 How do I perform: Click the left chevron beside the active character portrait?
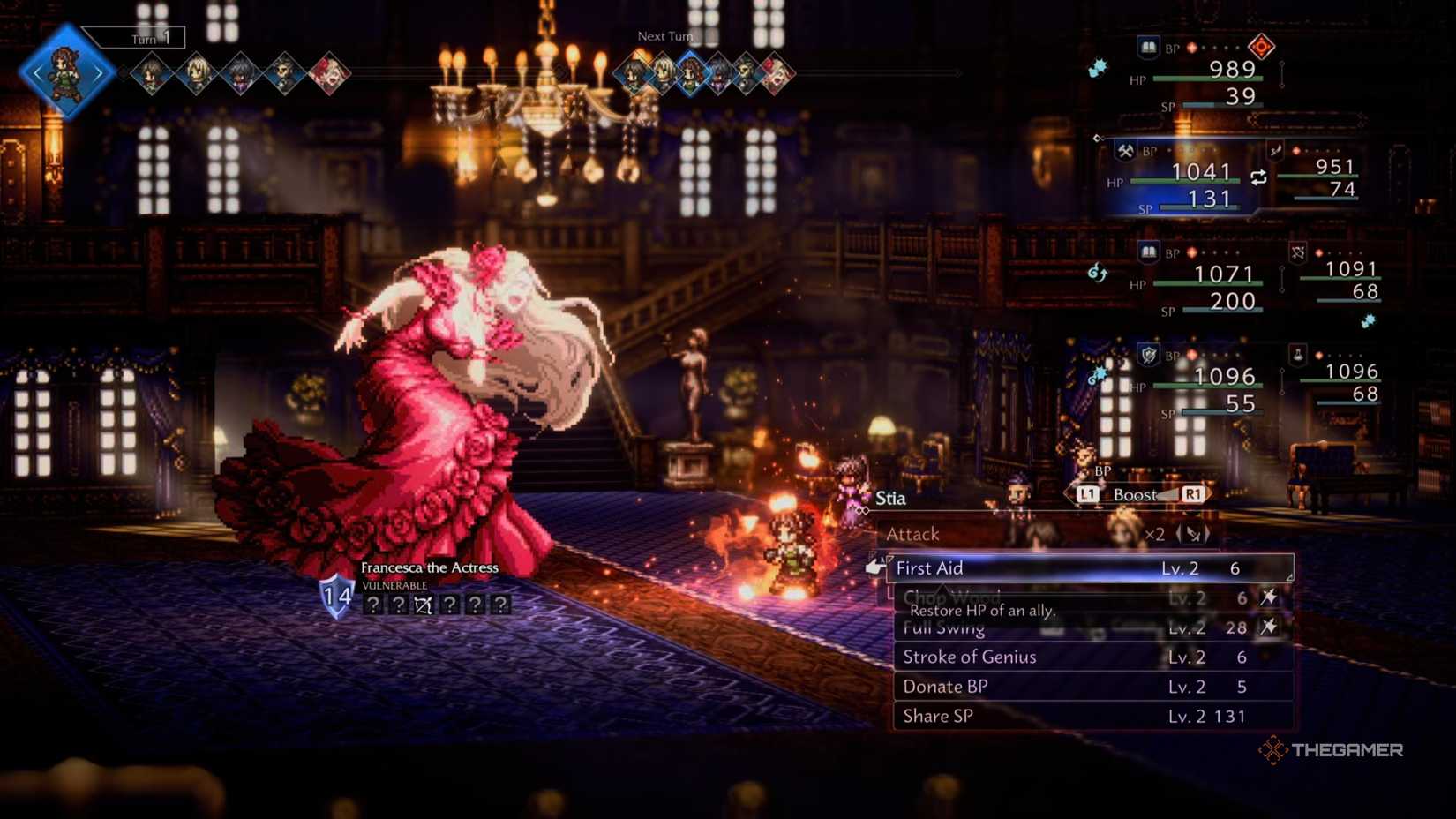[39, 72]
